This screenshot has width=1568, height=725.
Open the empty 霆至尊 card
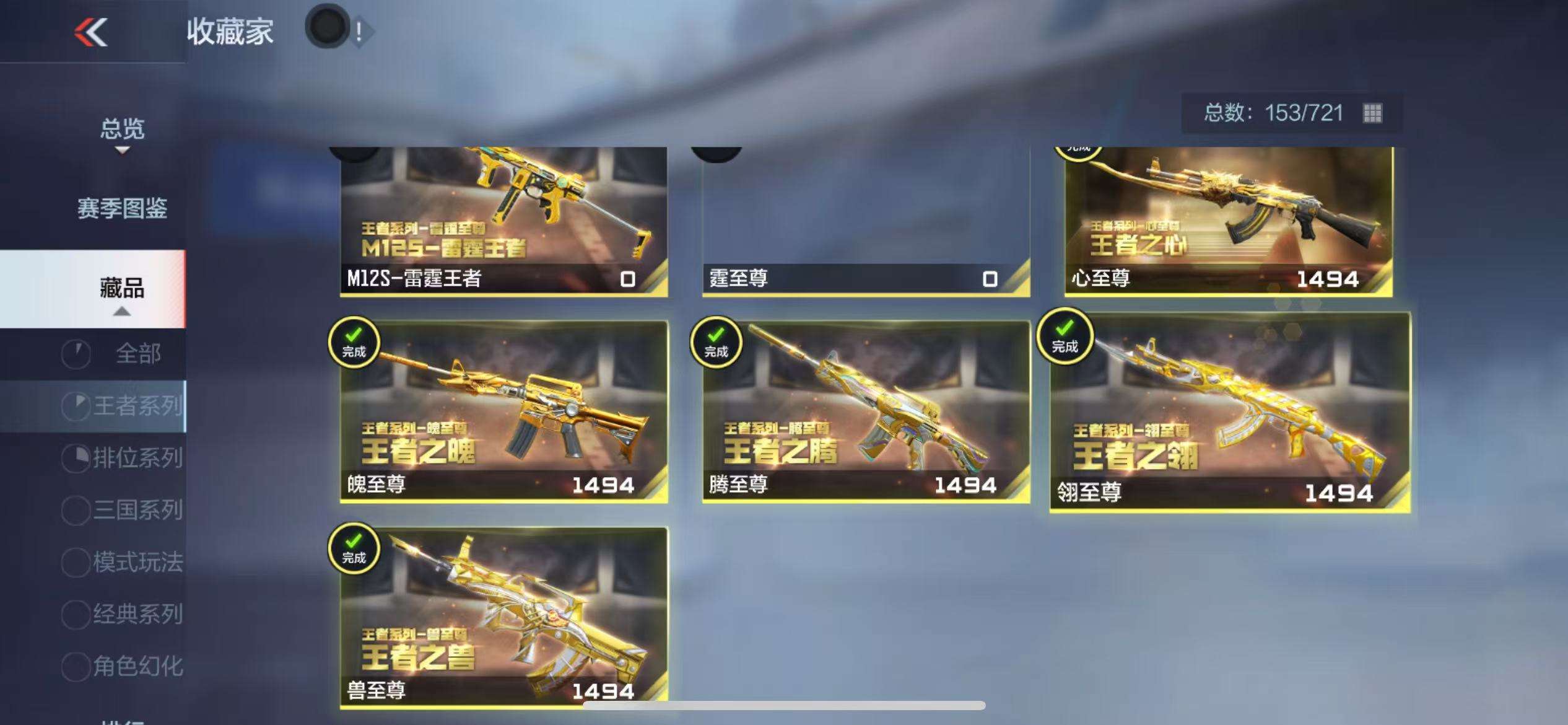coord(866,221)
